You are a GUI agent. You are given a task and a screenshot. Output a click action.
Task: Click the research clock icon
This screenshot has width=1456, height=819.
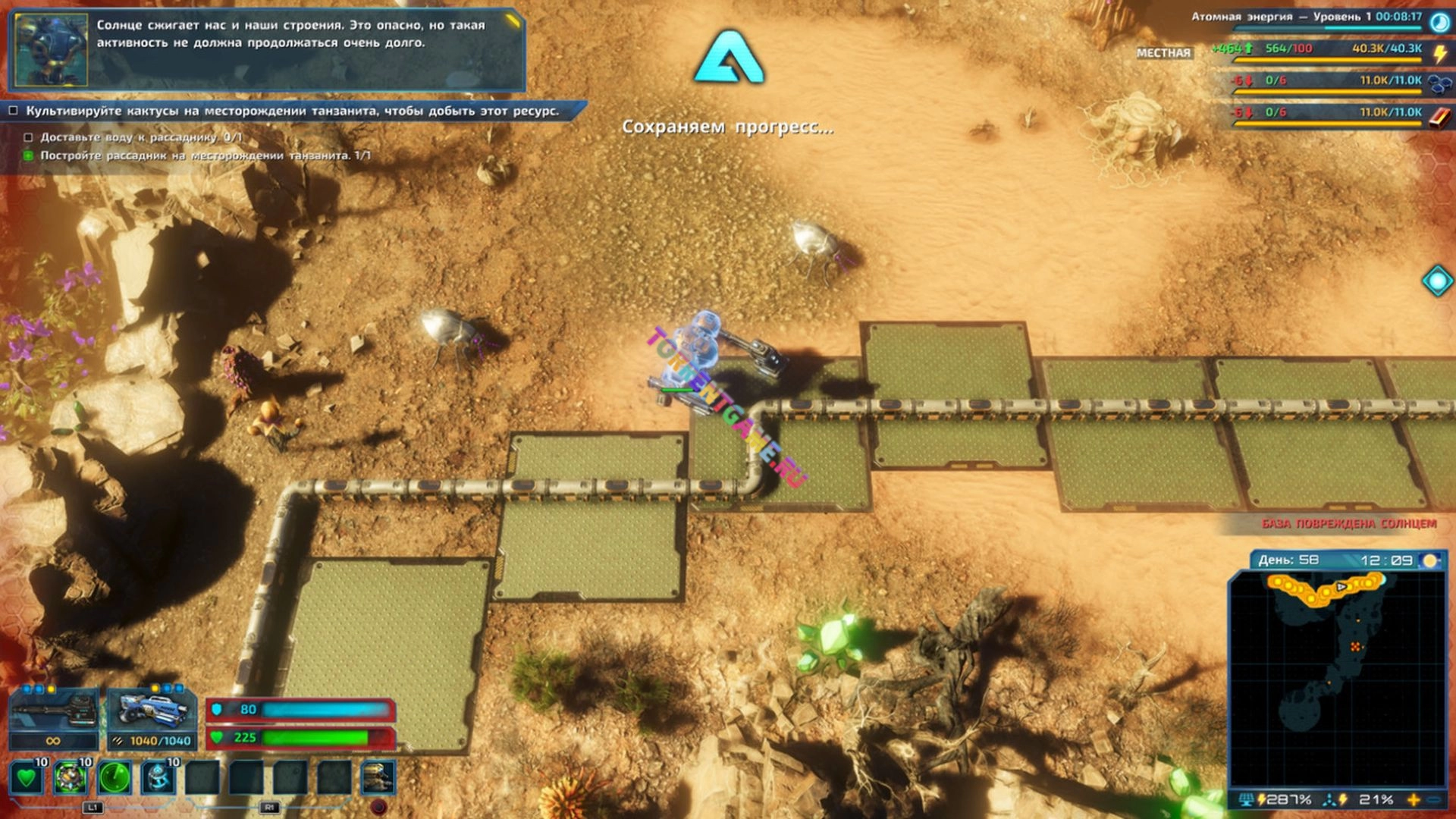click(x=1439, y=21)
